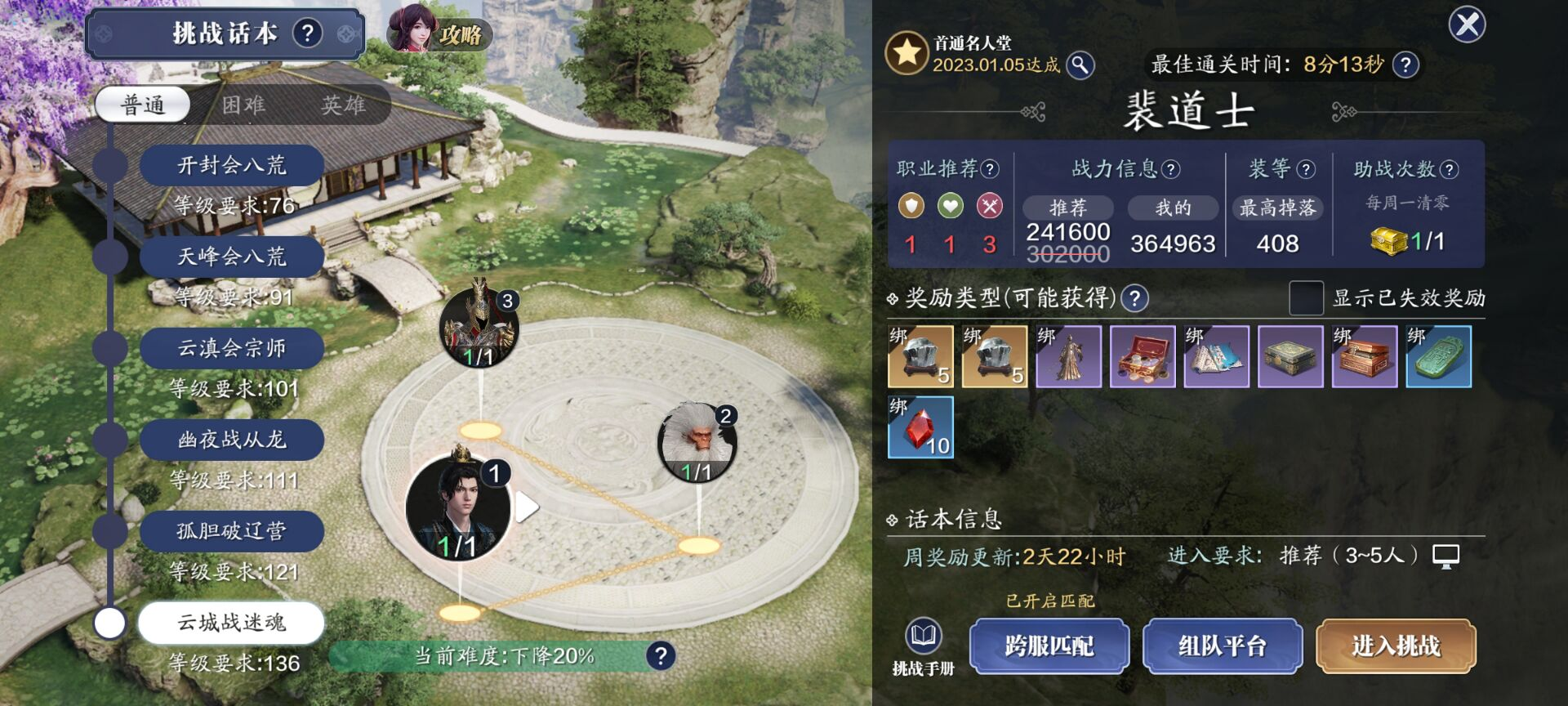Select the white-haired ape boss node
The image size is (1568, 706).
[697, 442]
